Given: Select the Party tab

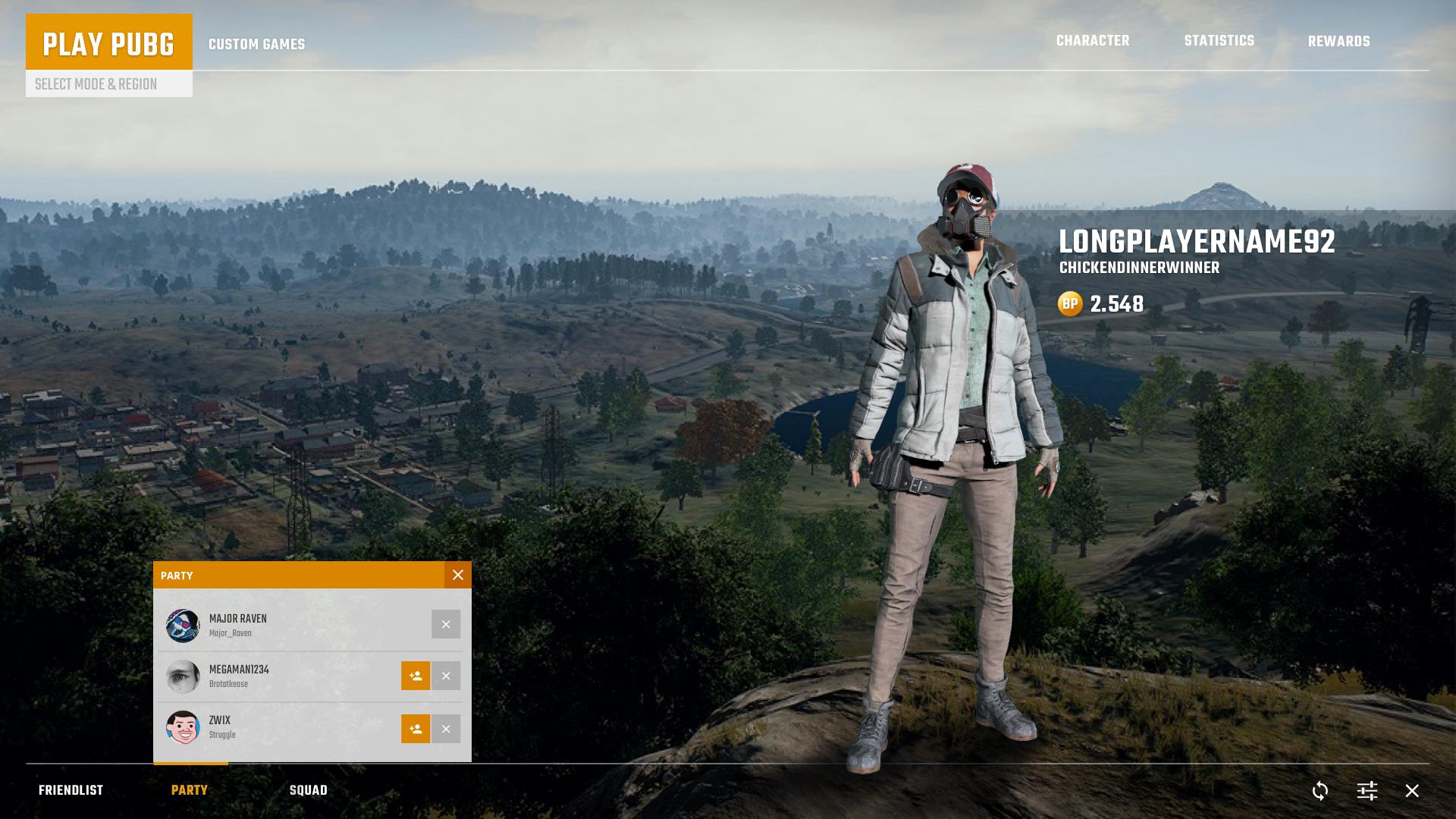Looking at the screenshot, I should 190,789.
